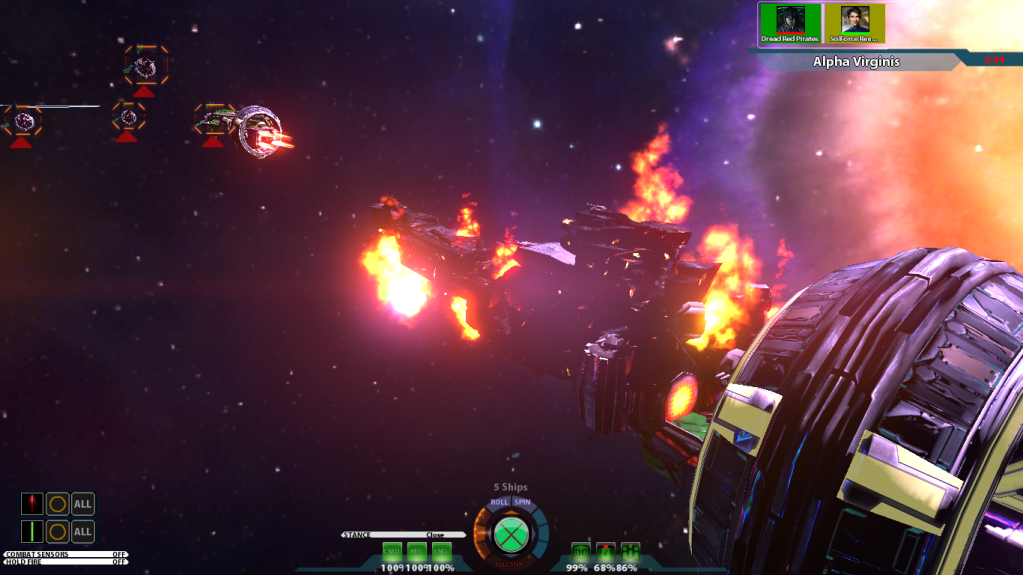Click the circle target button beside the beam

coord(58,531)
